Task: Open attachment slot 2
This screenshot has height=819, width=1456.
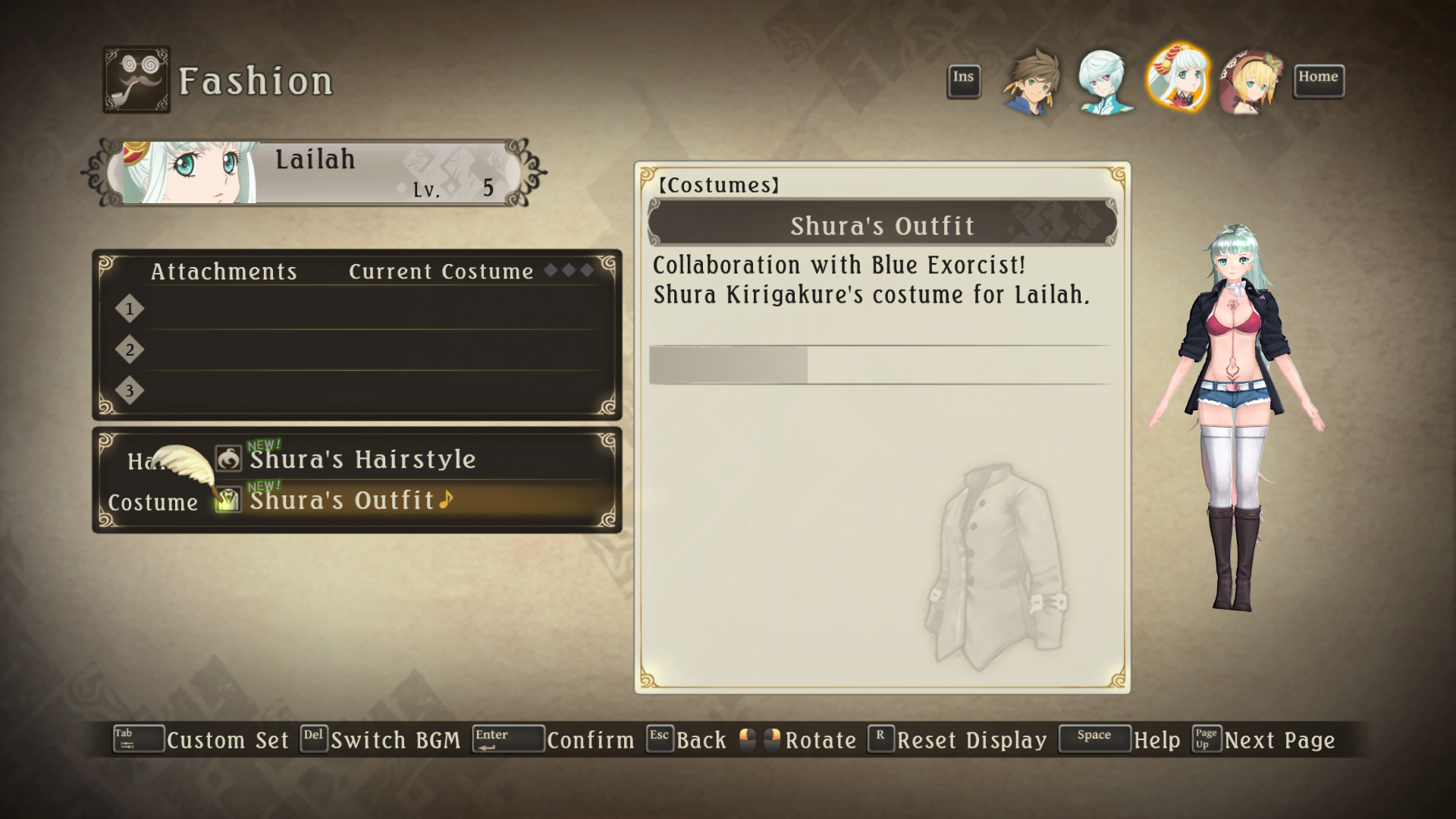Action: click(364, 350)
